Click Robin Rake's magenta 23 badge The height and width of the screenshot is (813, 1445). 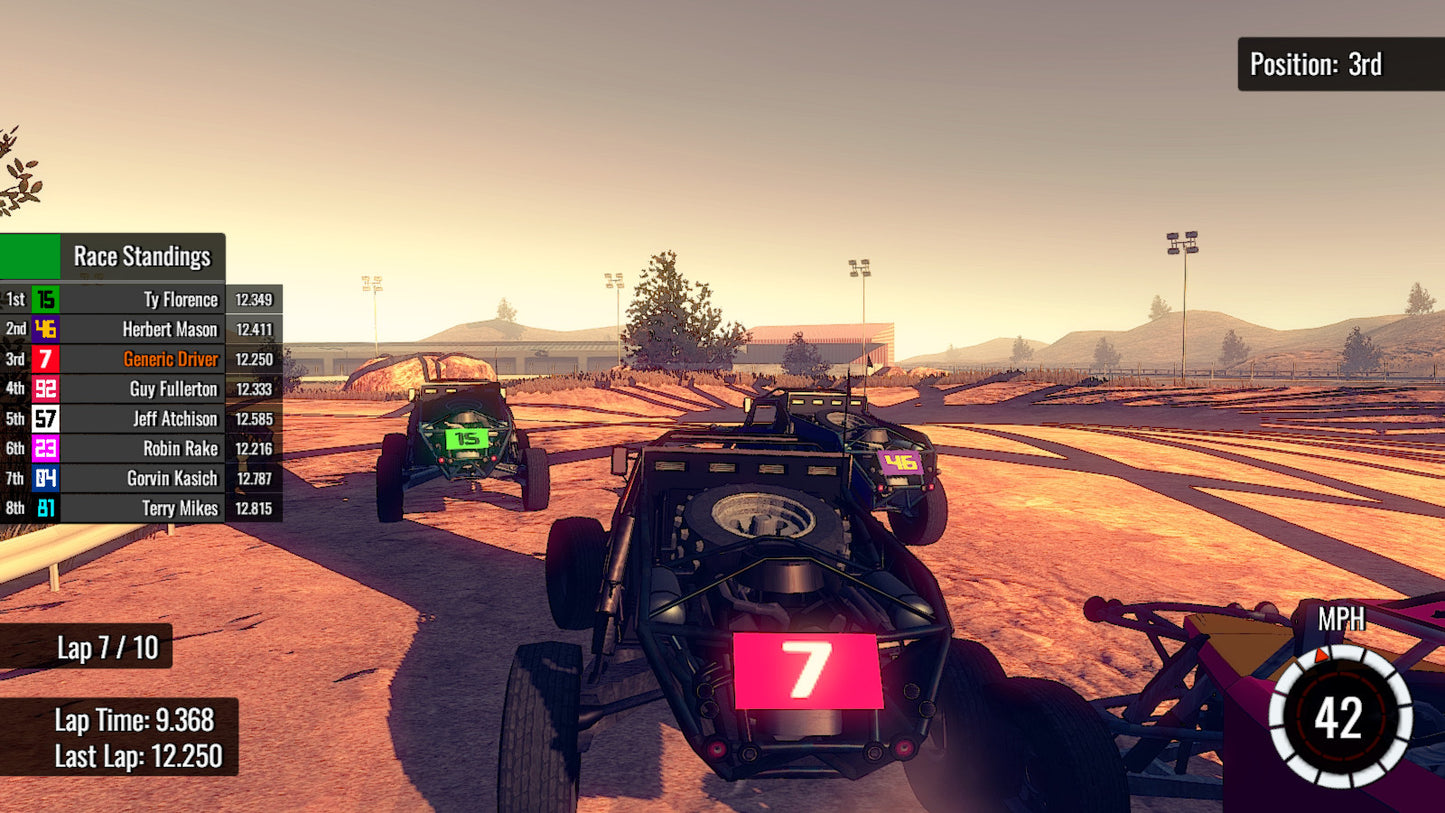click(46, 449)
